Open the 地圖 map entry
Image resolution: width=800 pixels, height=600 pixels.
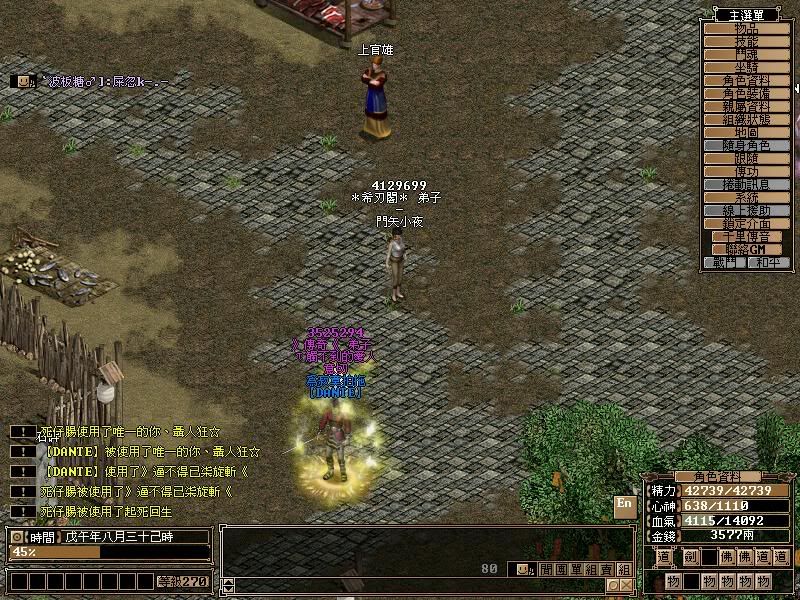746,132
